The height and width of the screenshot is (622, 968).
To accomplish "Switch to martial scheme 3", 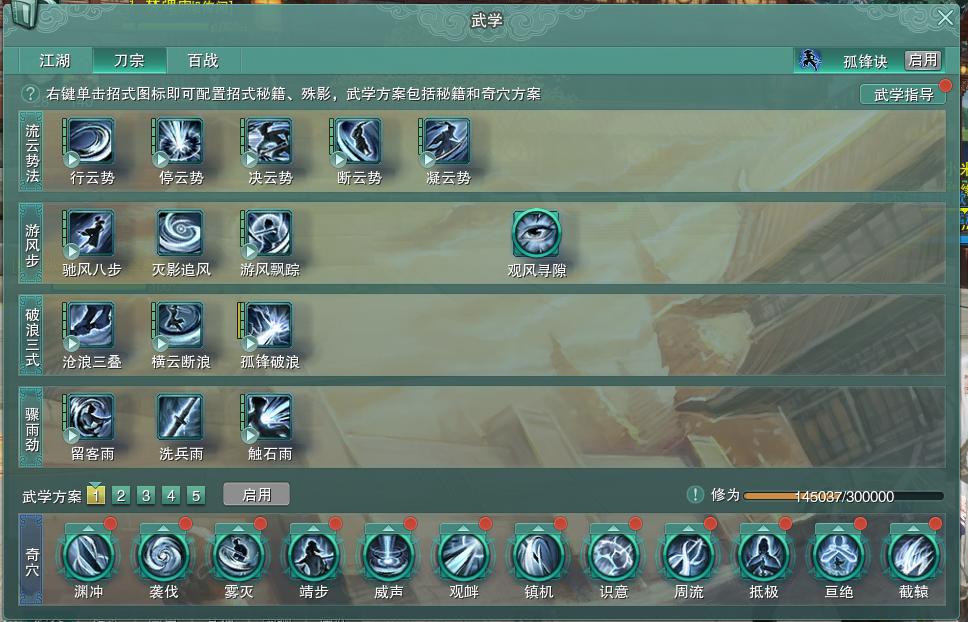I will pyautogui.click(x=146, y=495).
